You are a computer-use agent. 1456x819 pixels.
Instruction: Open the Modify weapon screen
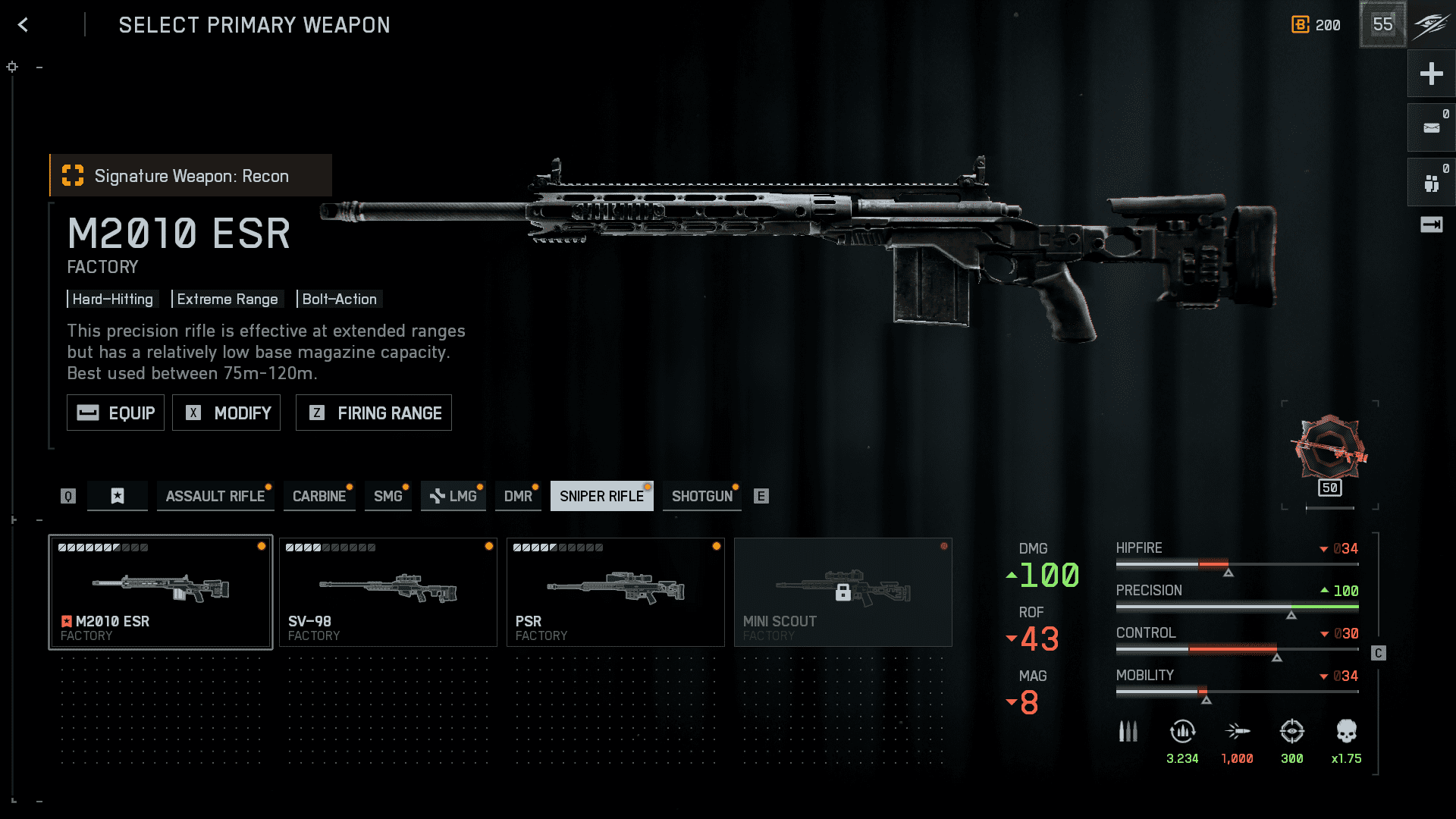point(226,413)
